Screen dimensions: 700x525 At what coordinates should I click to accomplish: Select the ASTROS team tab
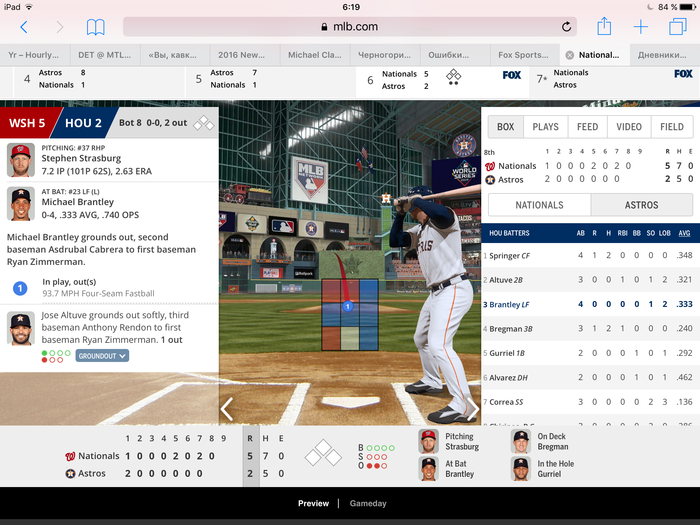click(x=641, y=205)
